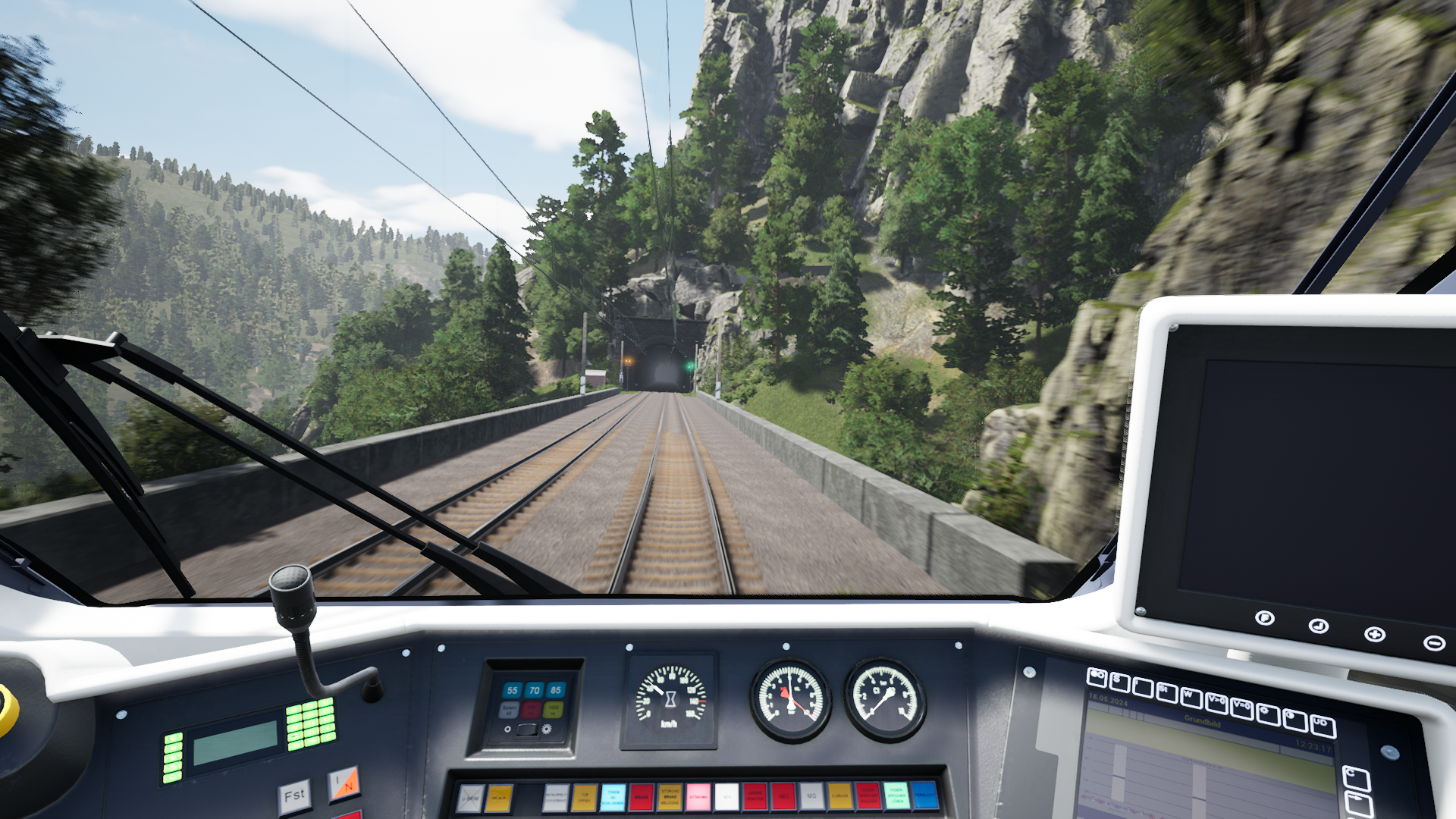Select the St softkey on the display
Screen dimensions: 1456x819
tap(1166, 692)
